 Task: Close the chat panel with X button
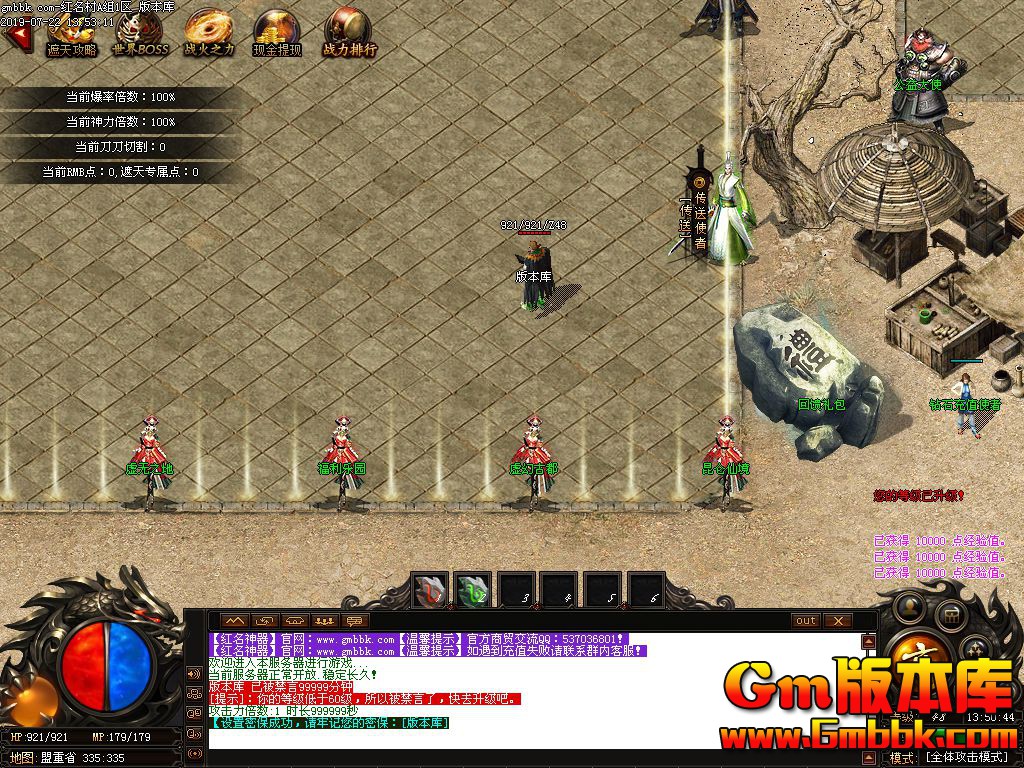(837, 621)
